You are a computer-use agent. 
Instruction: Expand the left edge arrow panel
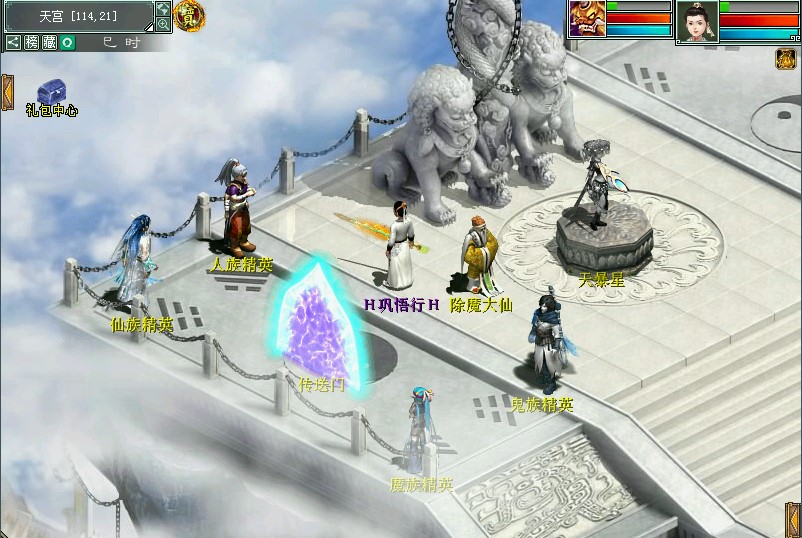(x=6, y=91)
